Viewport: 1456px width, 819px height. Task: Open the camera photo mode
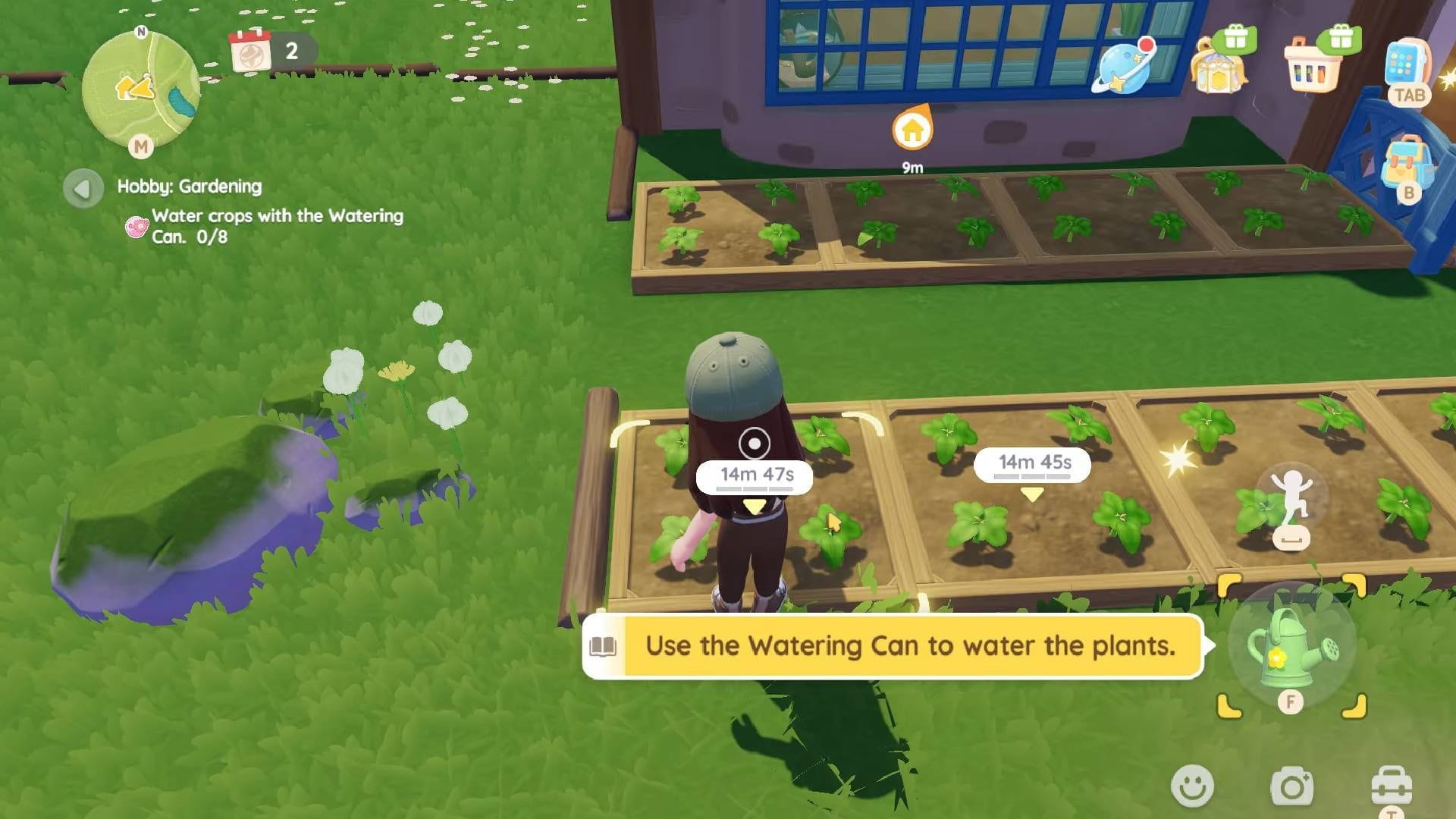(1291, 787)
